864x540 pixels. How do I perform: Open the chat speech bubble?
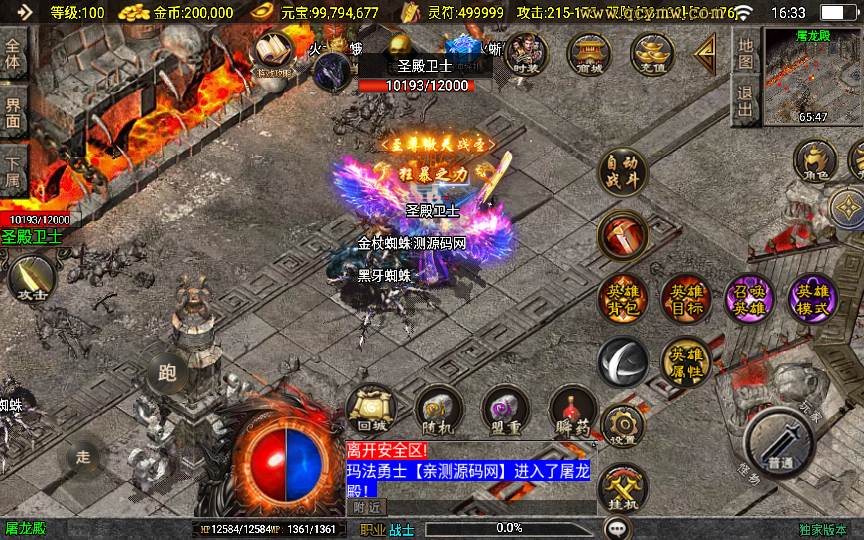619,528
